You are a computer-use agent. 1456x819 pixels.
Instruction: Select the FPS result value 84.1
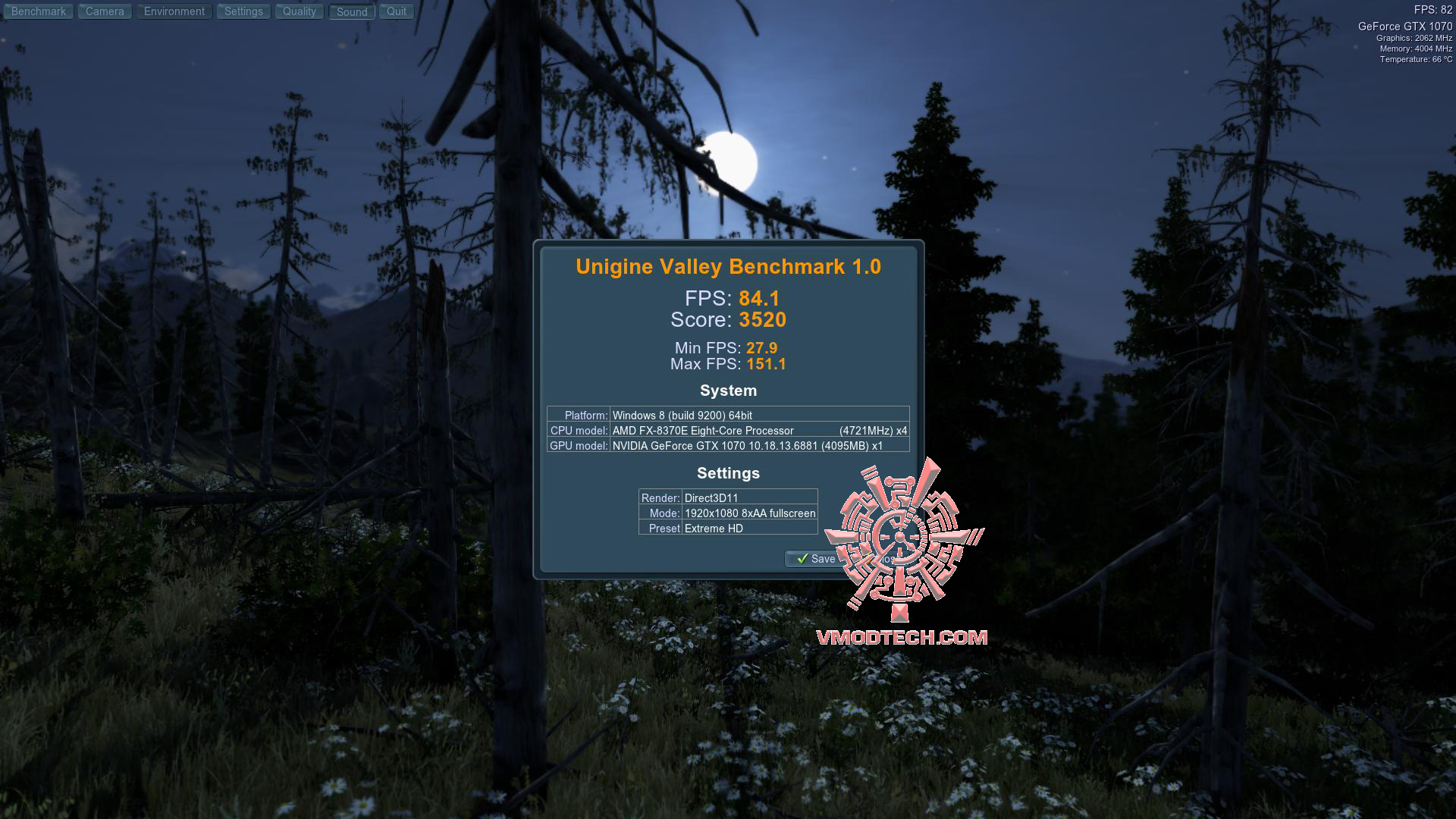761,299
